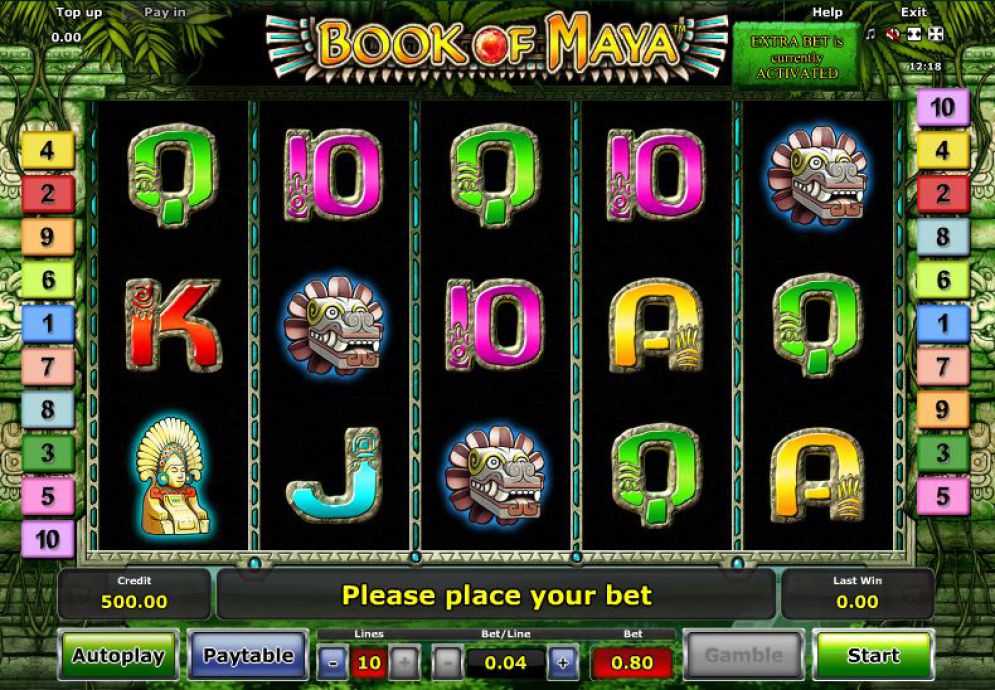Image resolution: width=995 pixels, height=690 pixels.
Task: Click the greyed-out Gamble button
Action: coord(743,656)
